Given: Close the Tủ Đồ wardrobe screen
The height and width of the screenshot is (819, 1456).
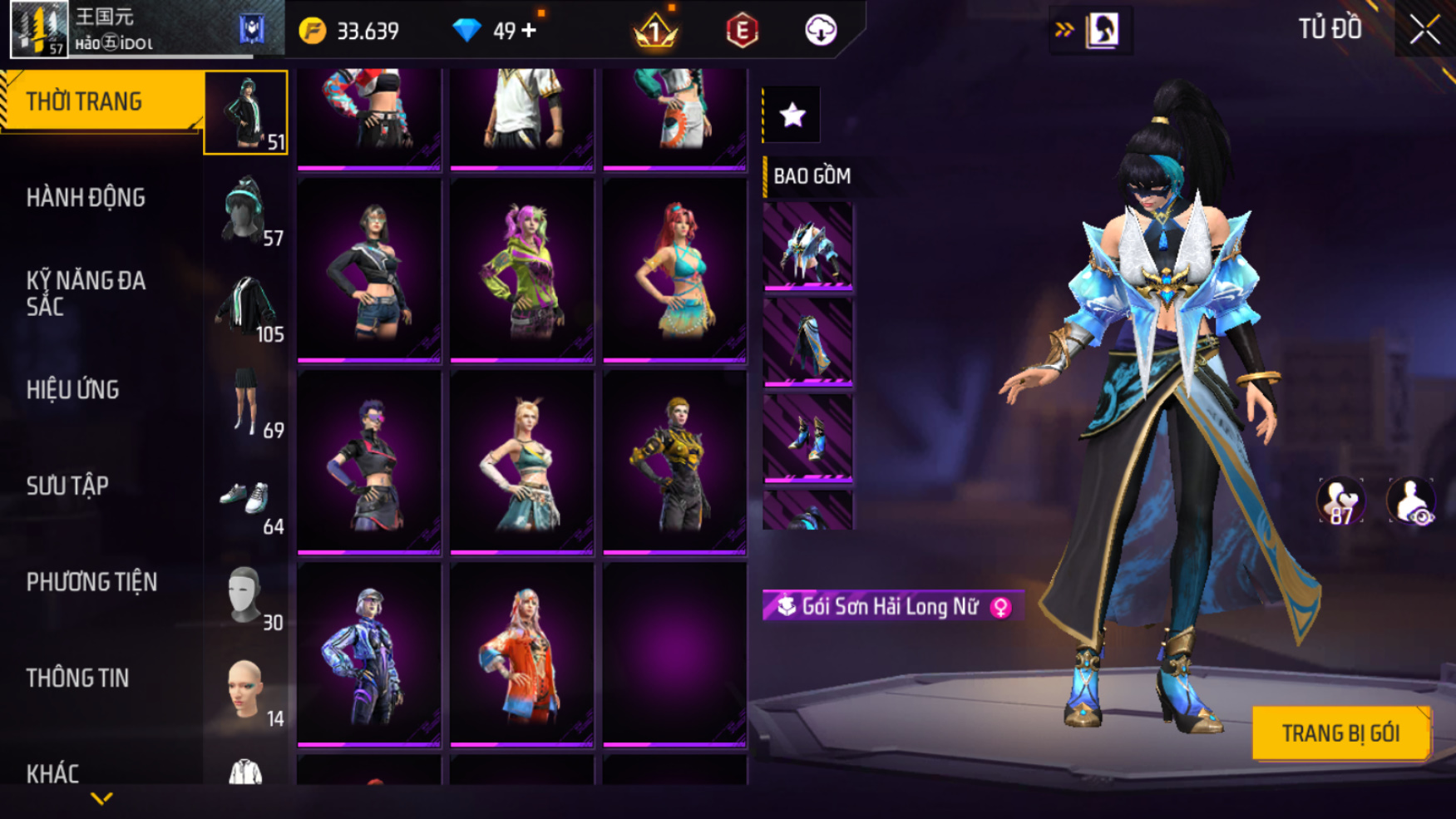Looking at the screenshot, I should [x=1424, y=30].
